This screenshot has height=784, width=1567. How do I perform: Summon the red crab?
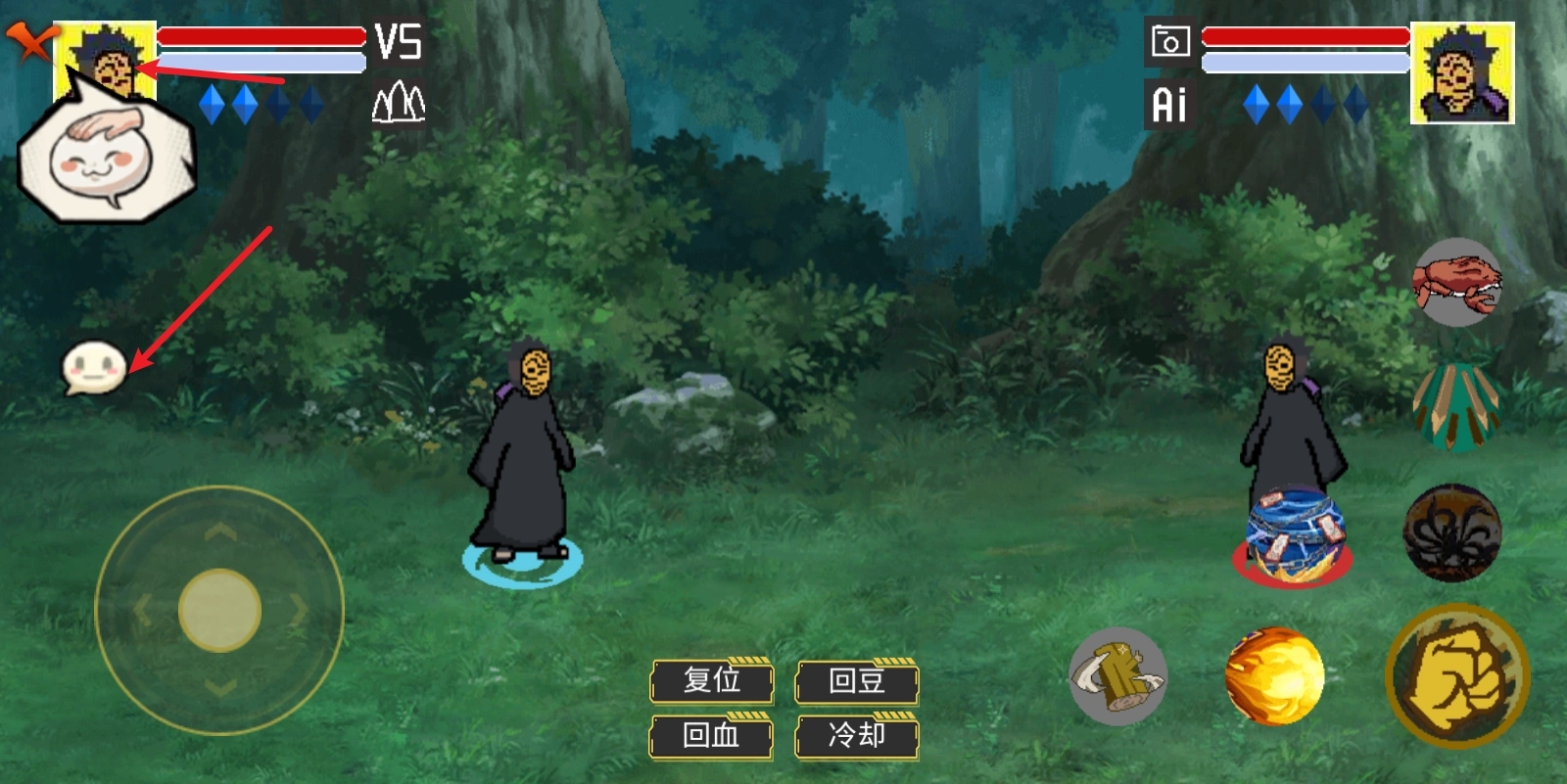pyautogui.click(x=1457, y=282)
